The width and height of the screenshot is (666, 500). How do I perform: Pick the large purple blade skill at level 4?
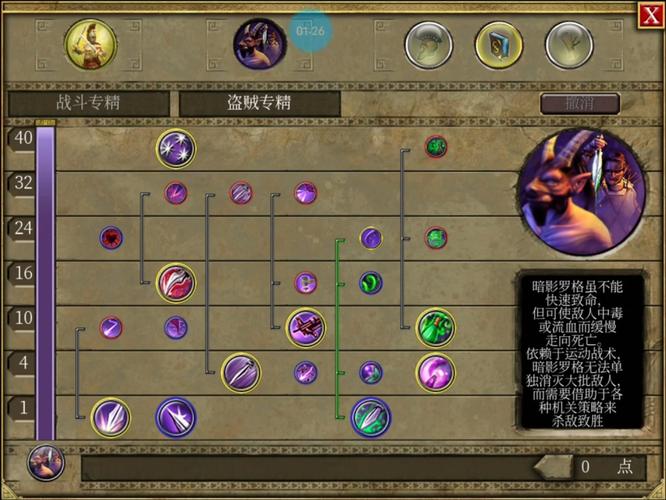[x=240, y=373]
